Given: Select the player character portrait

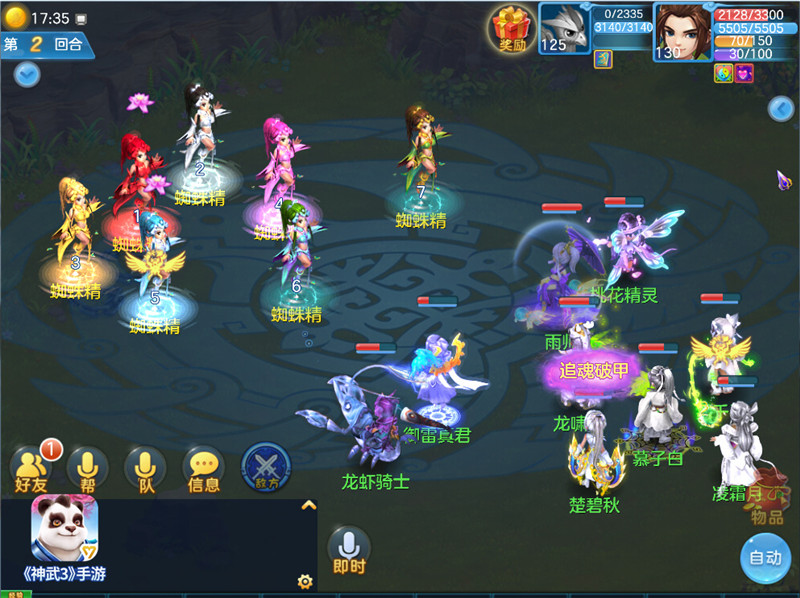Looking at the screenshot, I should coord(682,30).
